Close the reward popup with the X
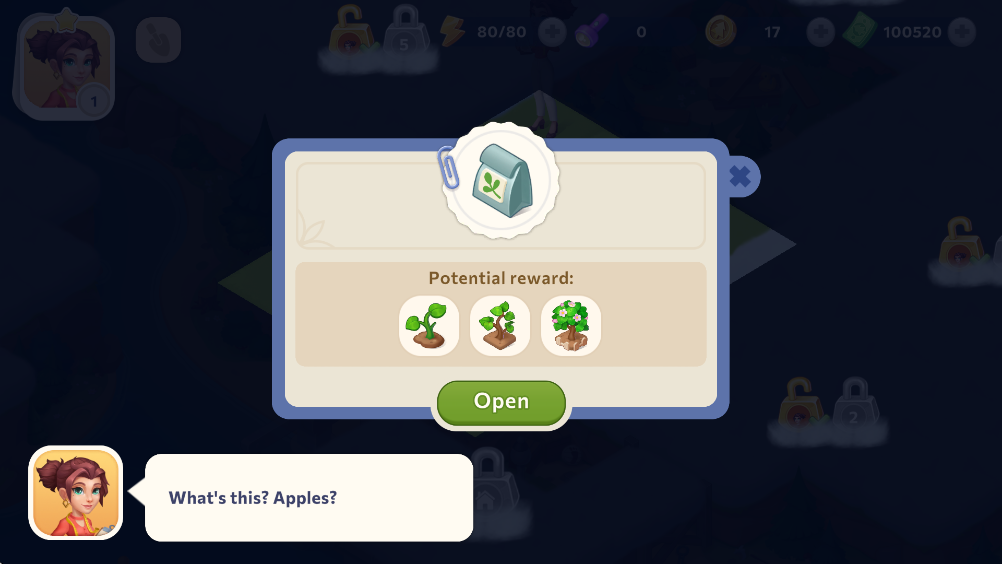The image size is (1002, 564). (x=739, y=177)
